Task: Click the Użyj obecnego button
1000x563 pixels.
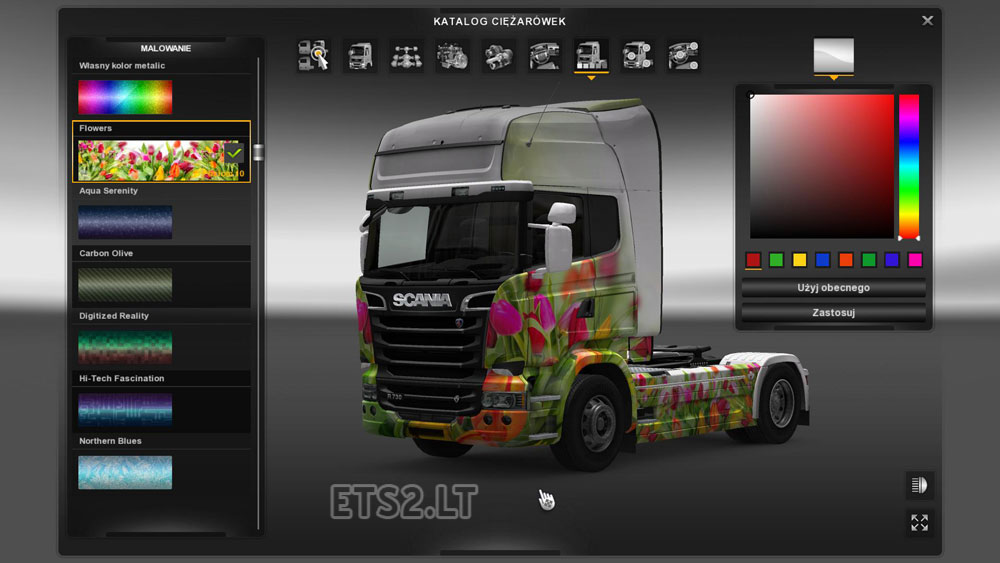Action: [x=833, y=288]
